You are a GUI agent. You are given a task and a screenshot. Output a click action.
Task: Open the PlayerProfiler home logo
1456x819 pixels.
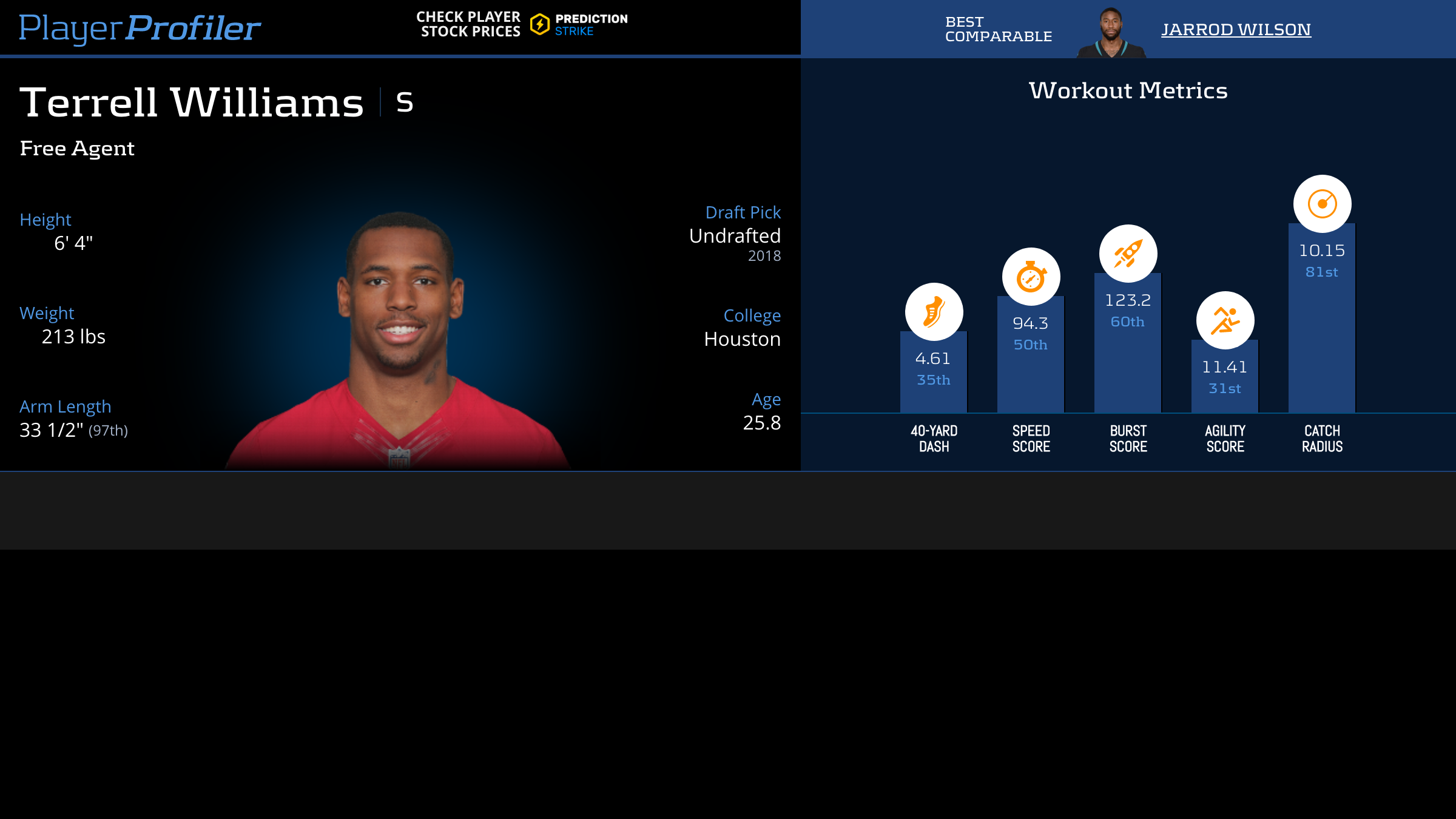pos(140,28)
